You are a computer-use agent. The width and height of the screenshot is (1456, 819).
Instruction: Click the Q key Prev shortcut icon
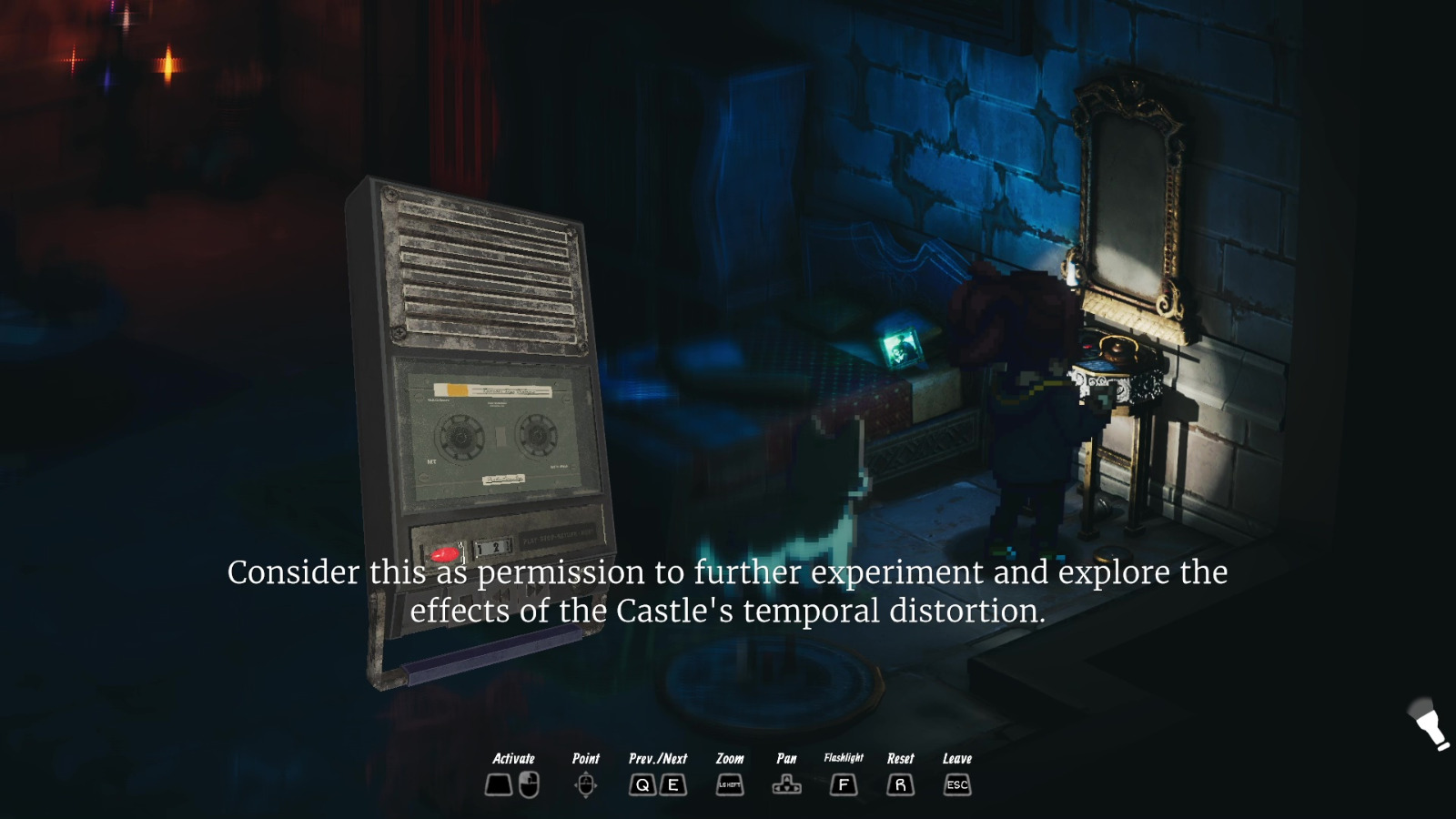(642, 784)
